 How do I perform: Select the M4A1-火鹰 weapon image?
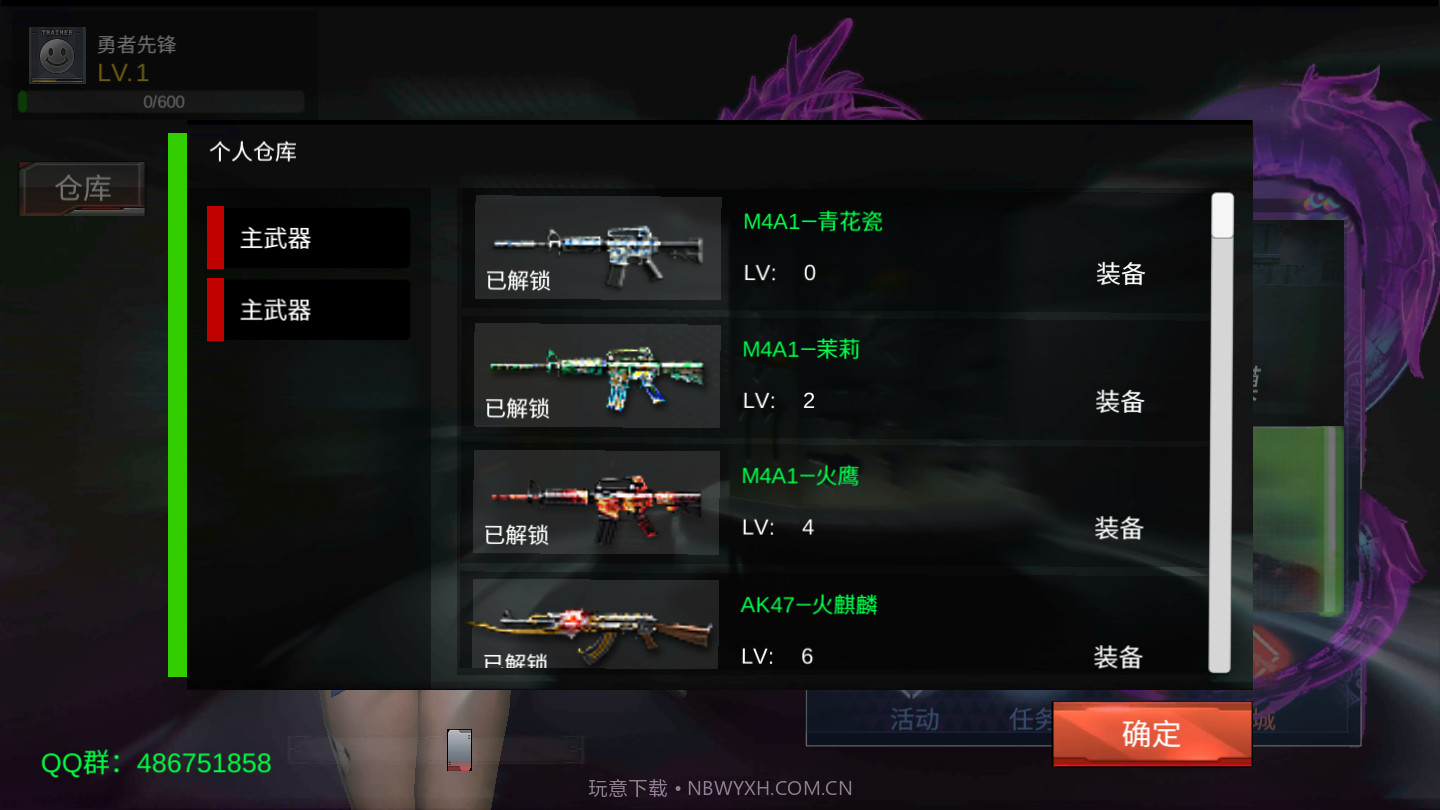[x=597, y=500]
